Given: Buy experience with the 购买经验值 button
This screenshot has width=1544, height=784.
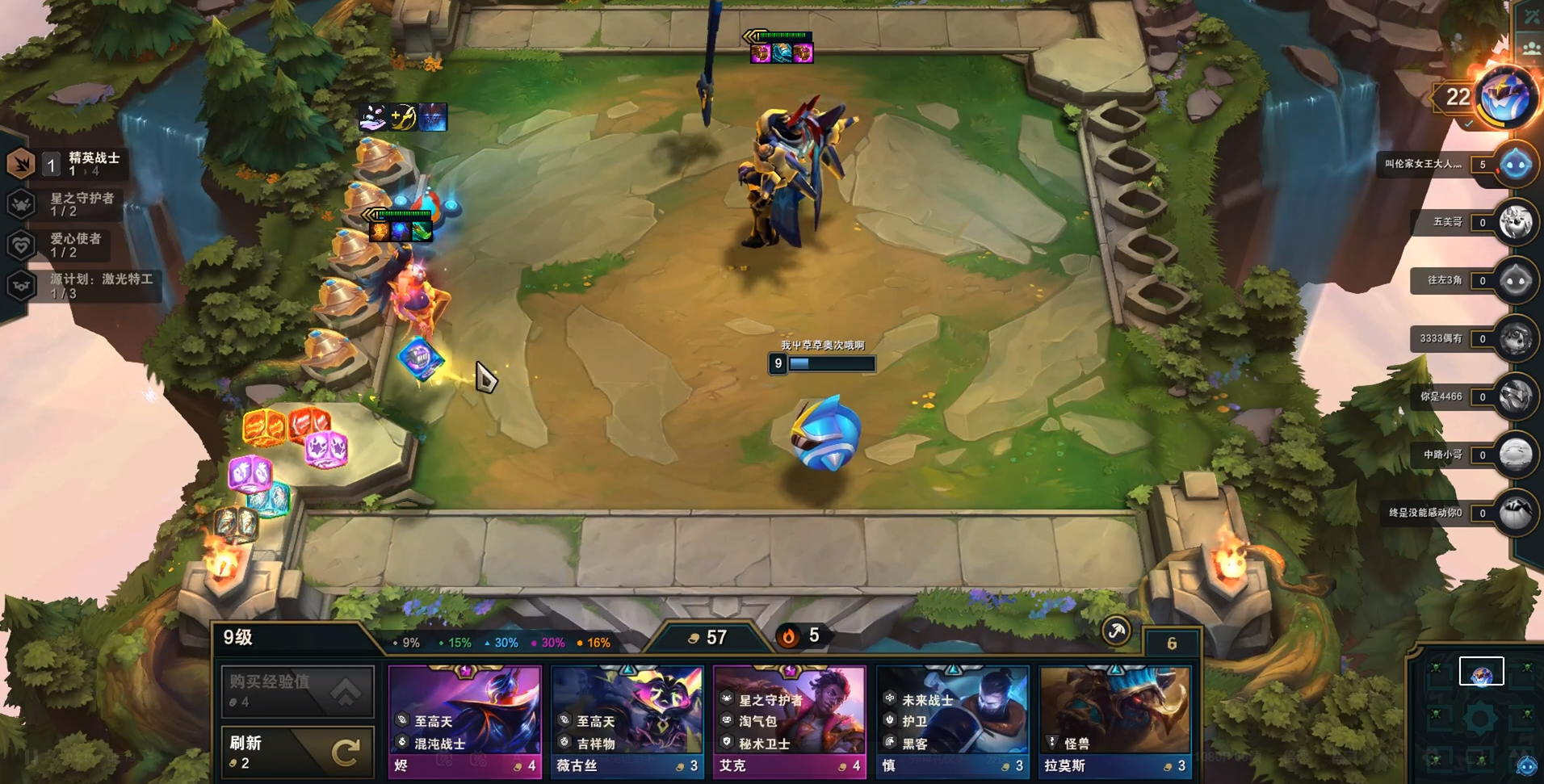Looking at the screenshot, I should (x=297, y=691).
